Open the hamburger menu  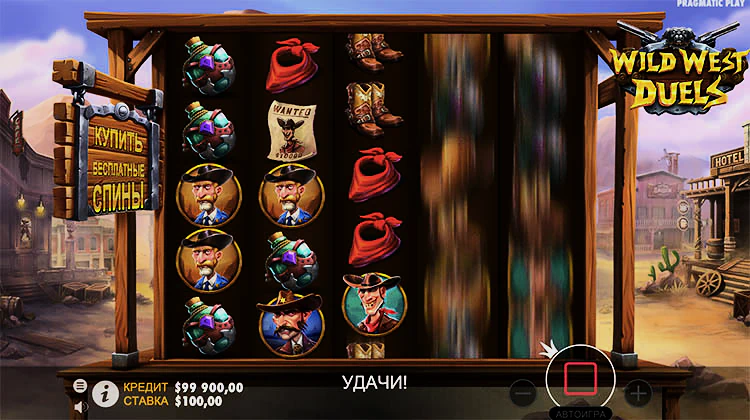point(80,385)
